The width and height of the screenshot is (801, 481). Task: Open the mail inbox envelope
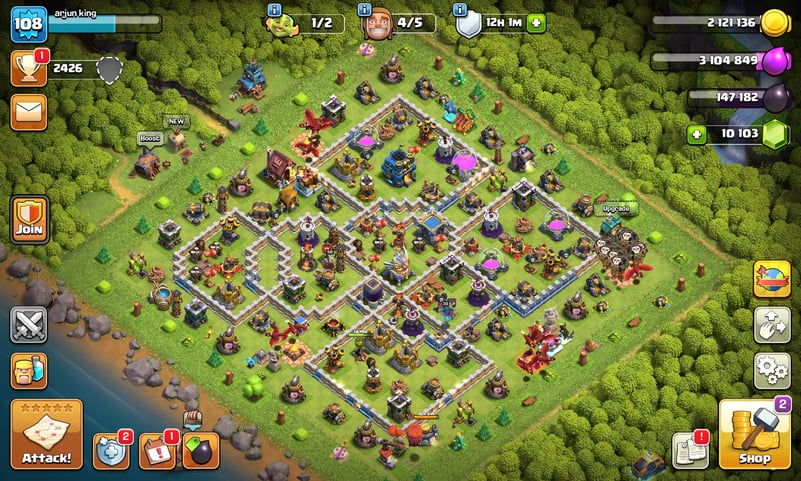point(28,112)
